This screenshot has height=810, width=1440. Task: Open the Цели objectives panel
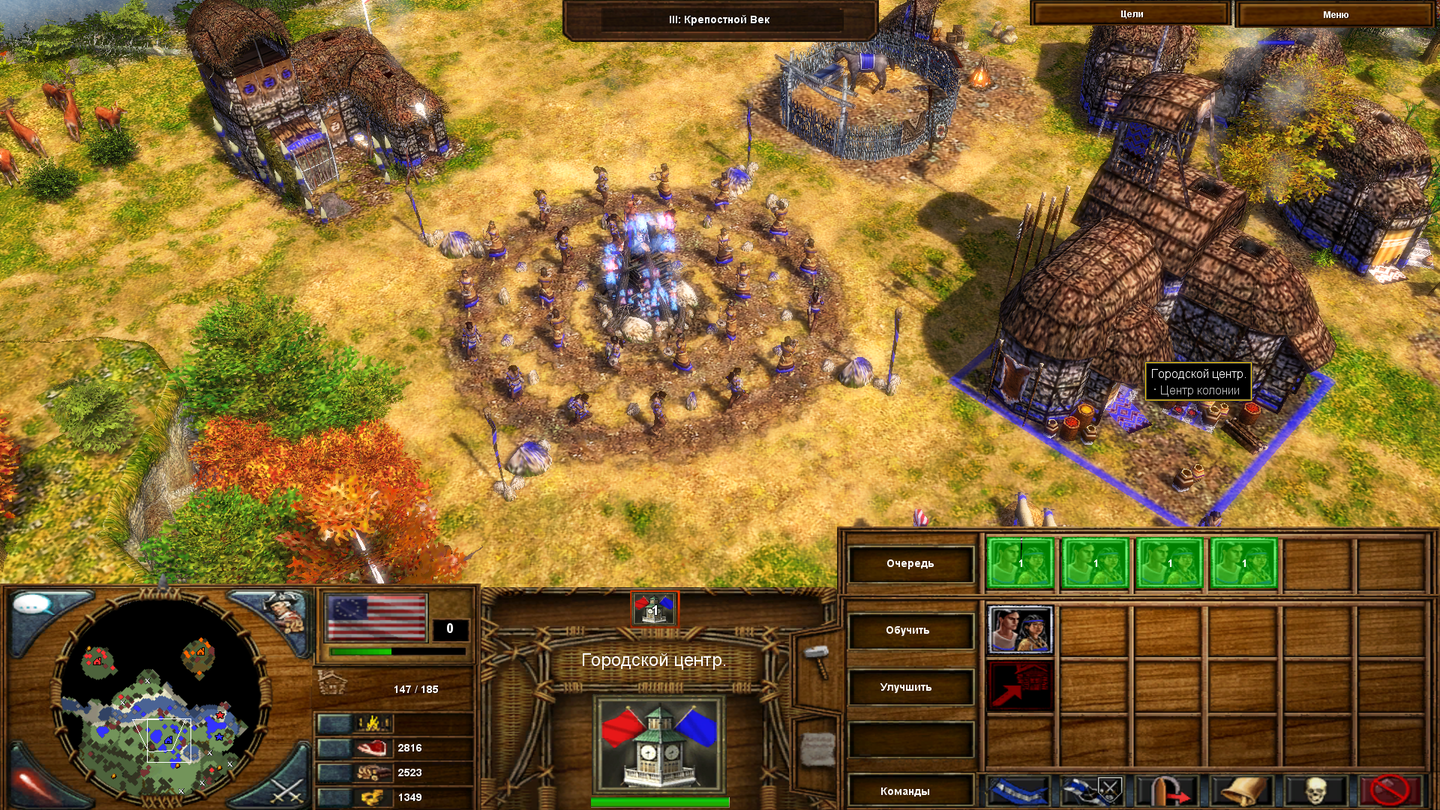pos(1130,14)
